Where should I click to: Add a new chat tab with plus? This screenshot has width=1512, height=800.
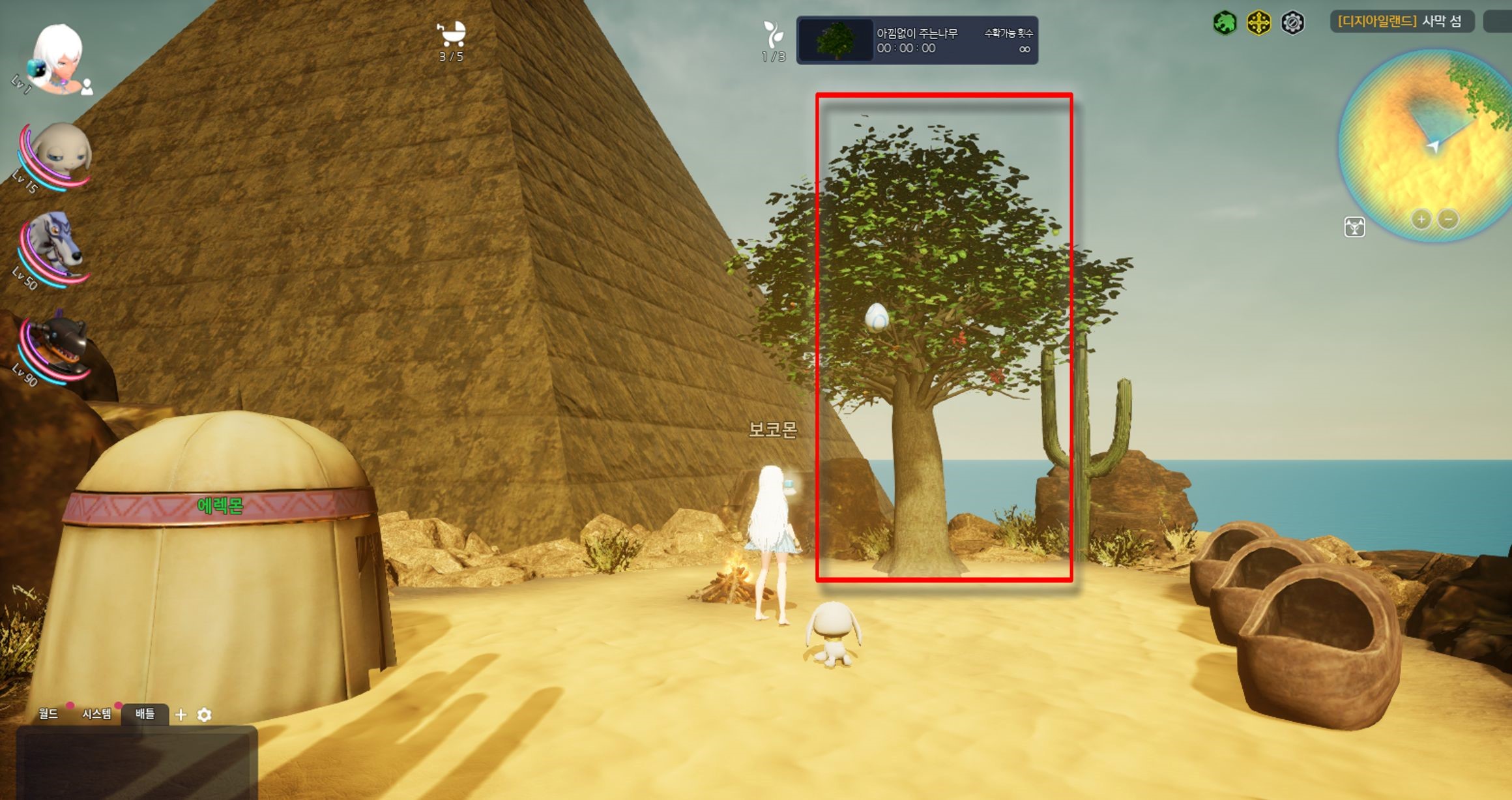point(181,715)
